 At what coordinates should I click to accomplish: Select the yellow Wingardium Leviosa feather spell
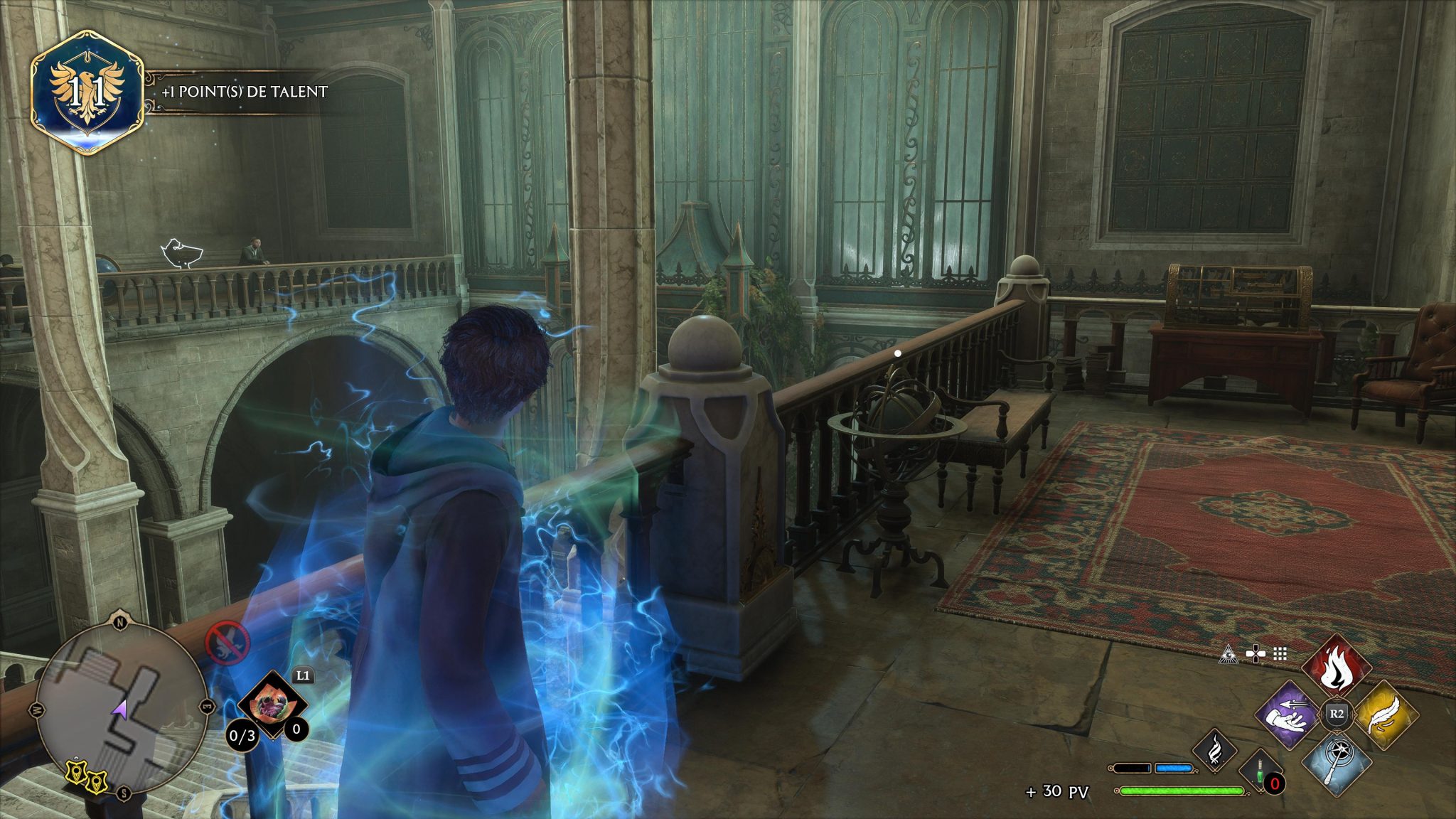[1384, 716]
